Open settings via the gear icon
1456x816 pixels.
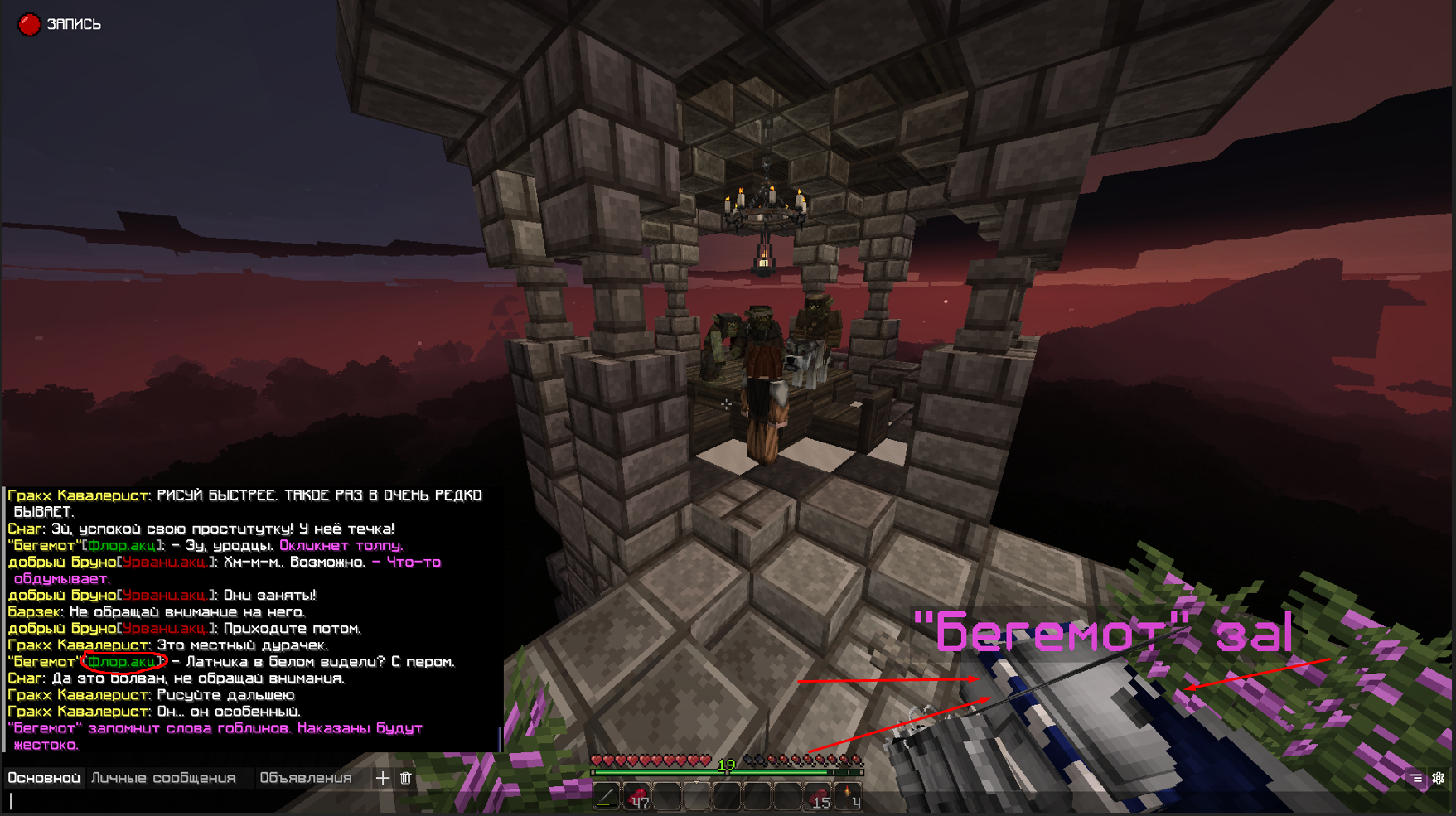1436,779
